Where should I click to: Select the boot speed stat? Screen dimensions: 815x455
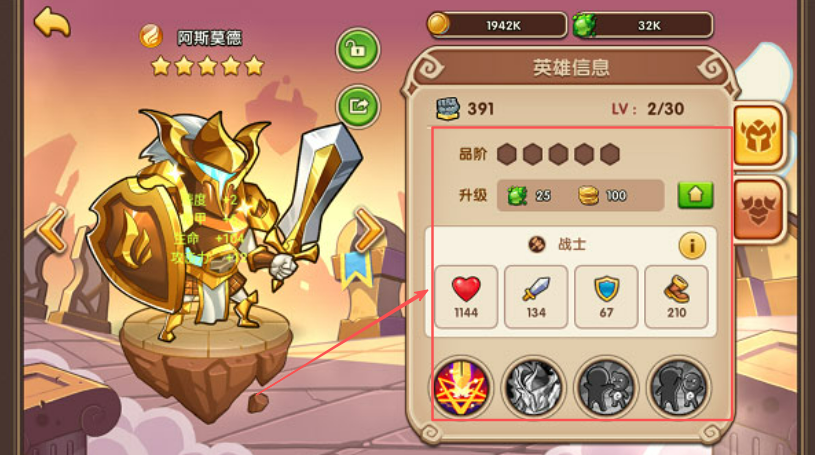tap(676, 297)
